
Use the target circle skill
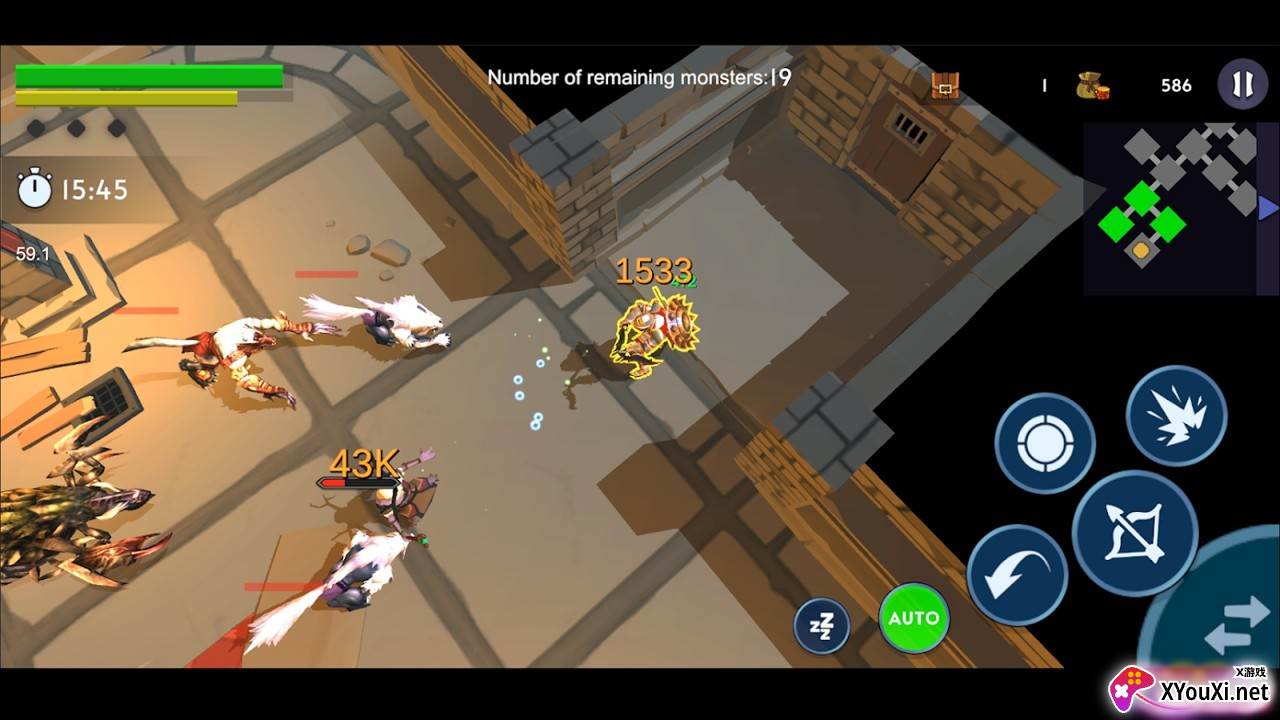click(x=1044, y=443)
